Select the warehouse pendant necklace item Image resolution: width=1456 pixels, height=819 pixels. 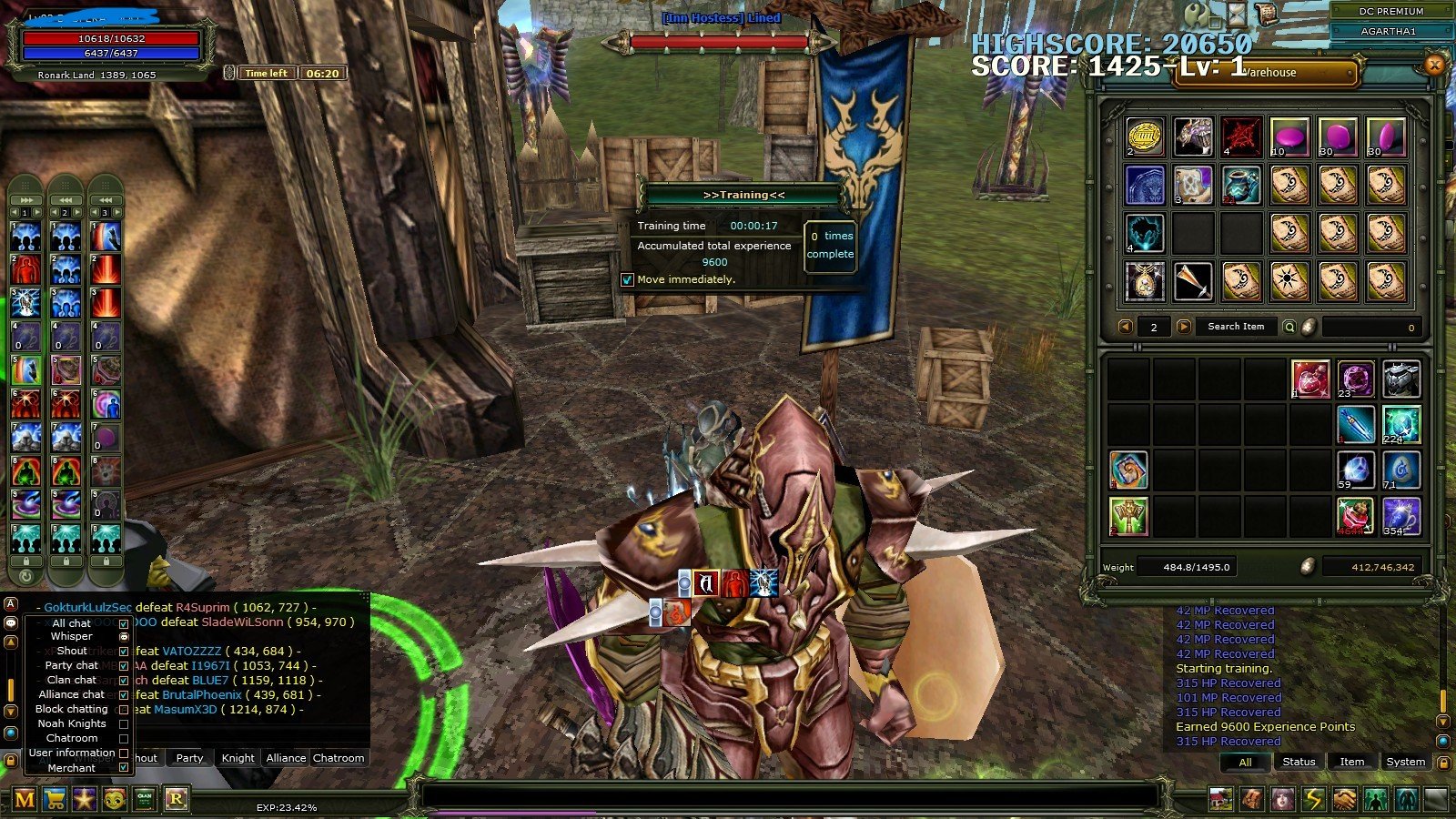(x=1145, y=280)
